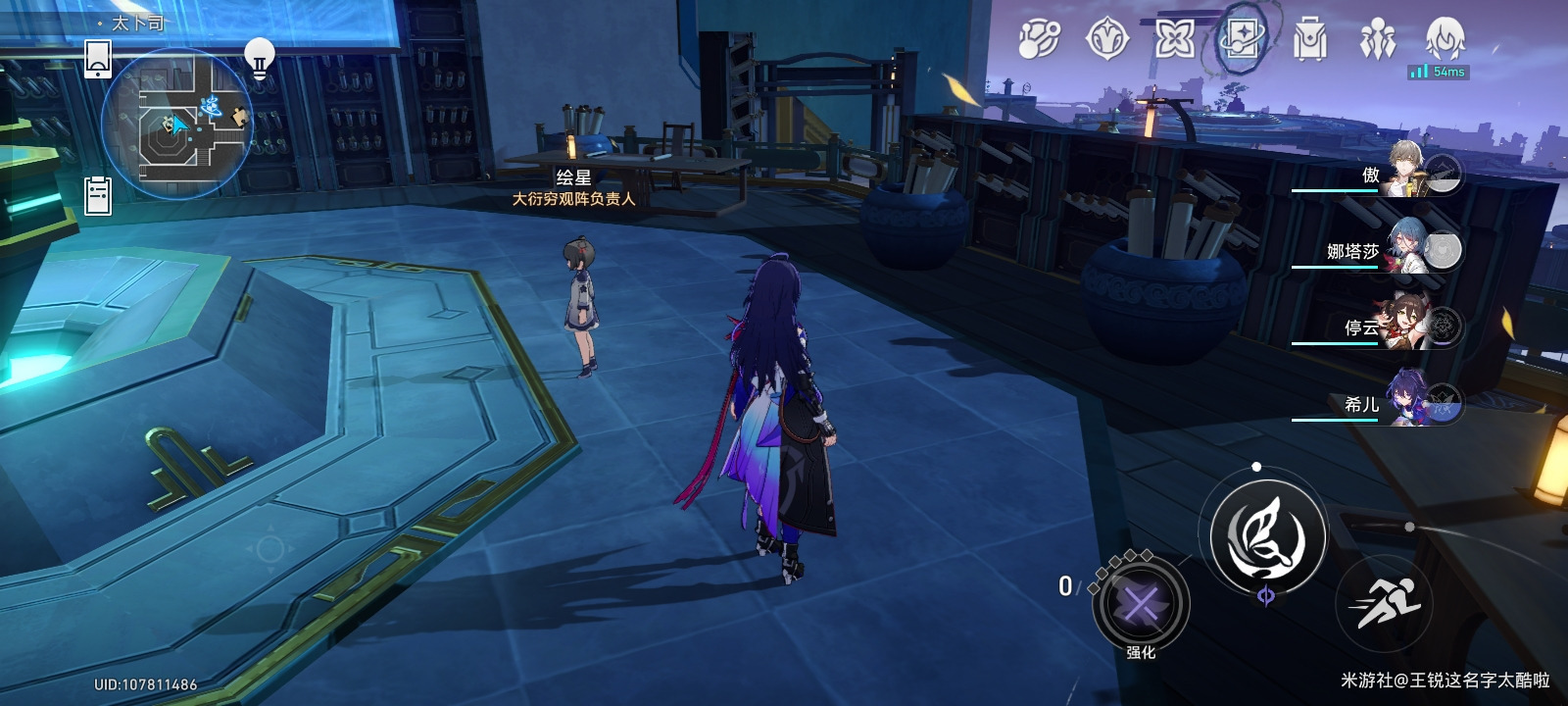Tap the phone icon beside the minimap

[98, 59]
